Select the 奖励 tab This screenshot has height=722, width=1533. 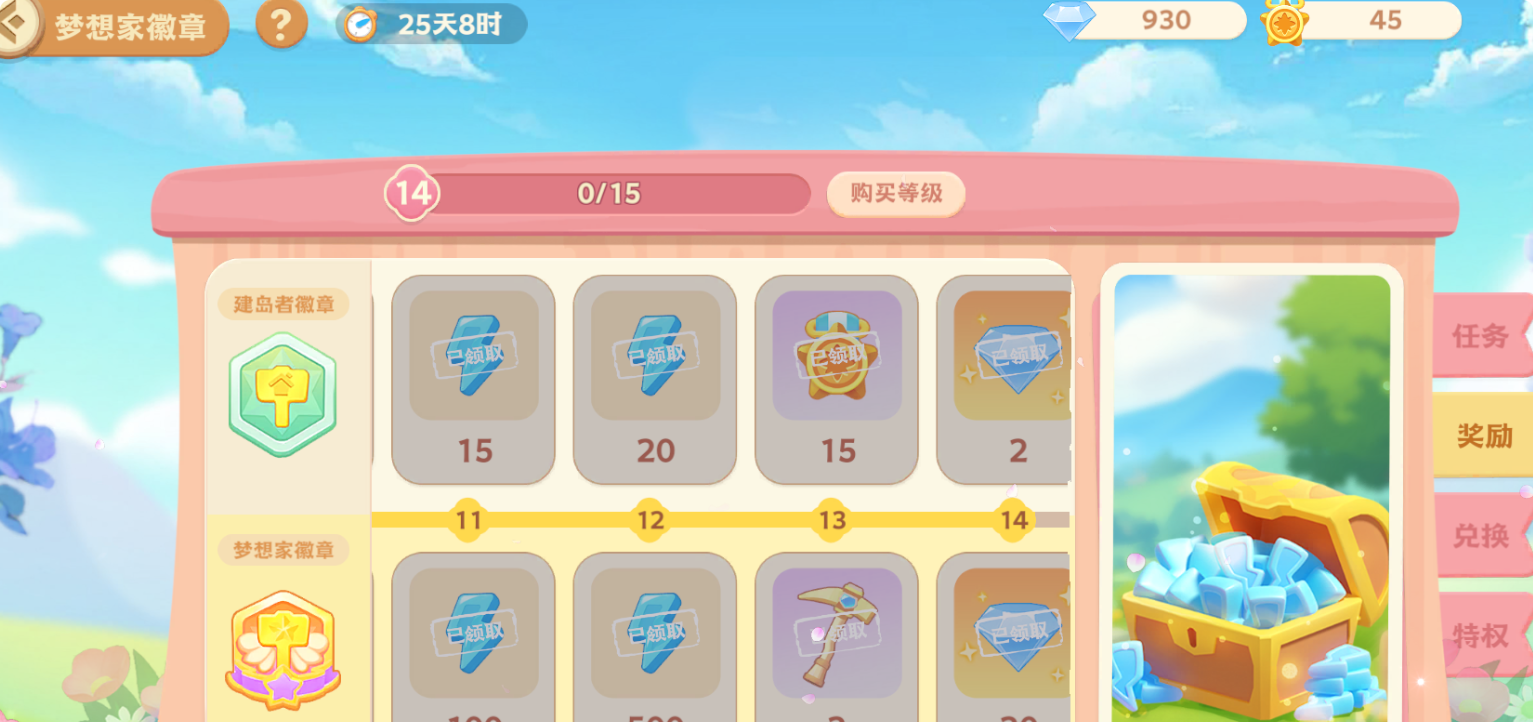(x=1480, y=435)
